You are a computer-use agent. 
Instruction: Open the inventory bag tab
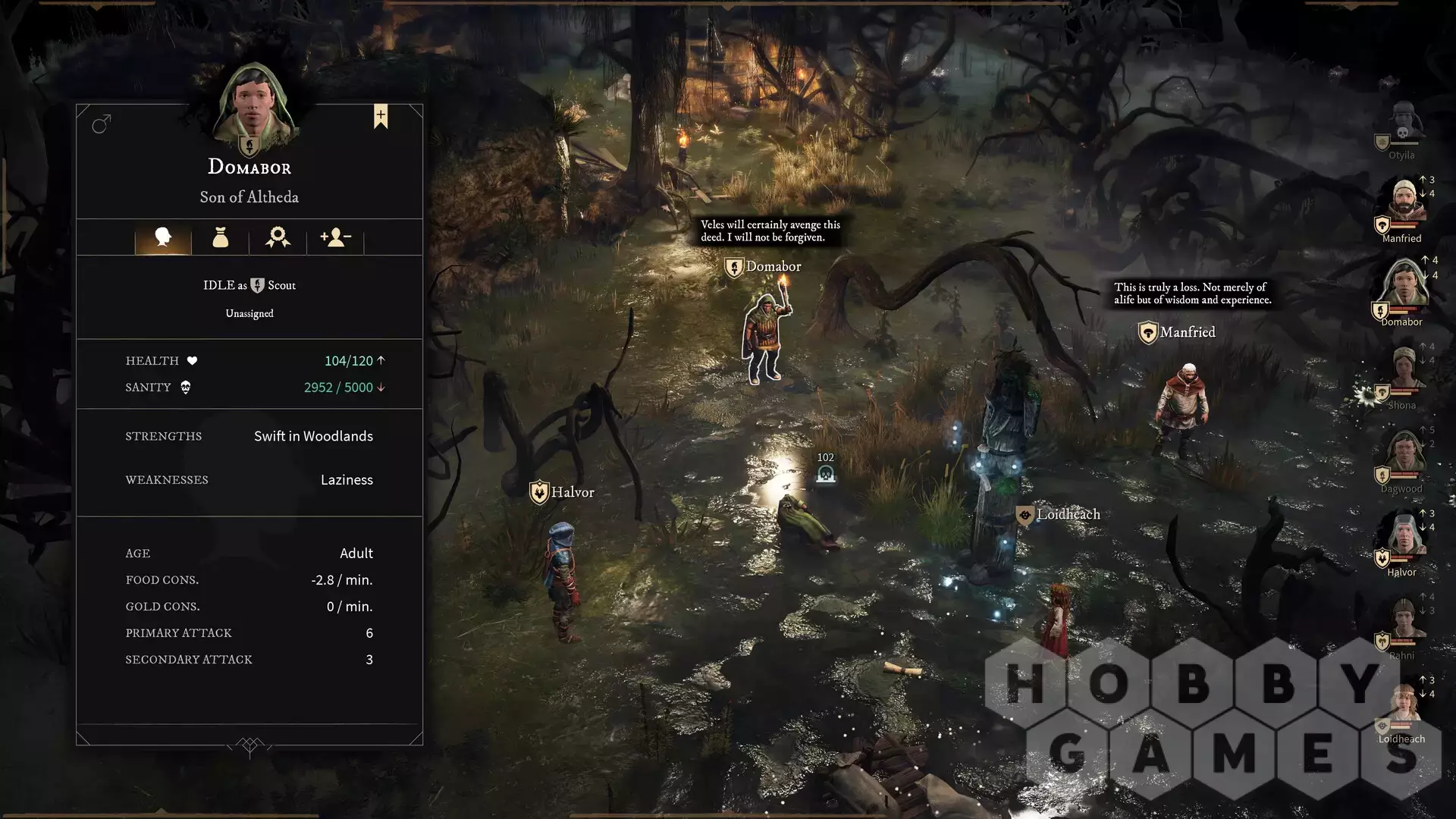coord(221,237)
